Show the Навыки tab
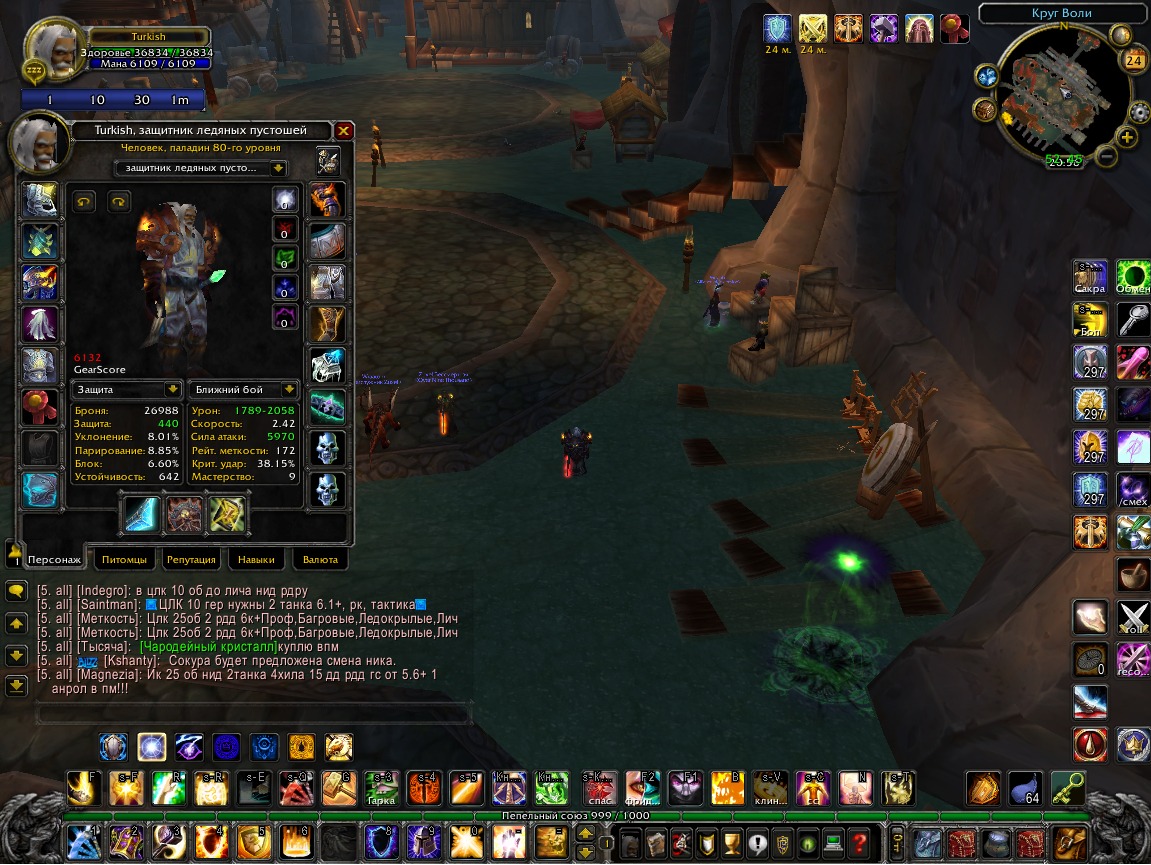Image resolution: width=1151 pixels, height=865 pixels. tap(256, 559)
